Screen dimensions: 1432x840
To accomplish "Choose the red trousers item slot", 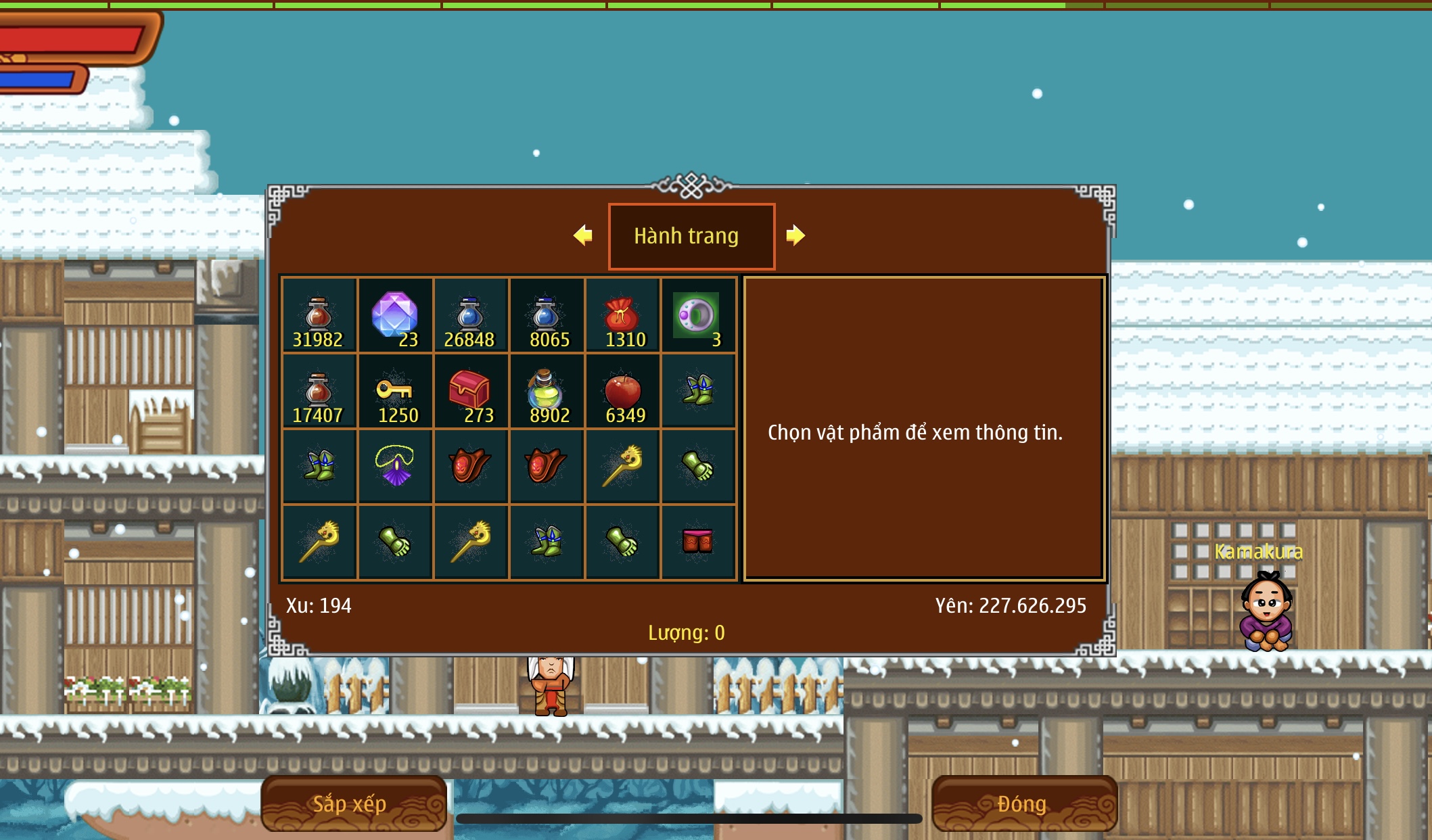I will (697, 542).
